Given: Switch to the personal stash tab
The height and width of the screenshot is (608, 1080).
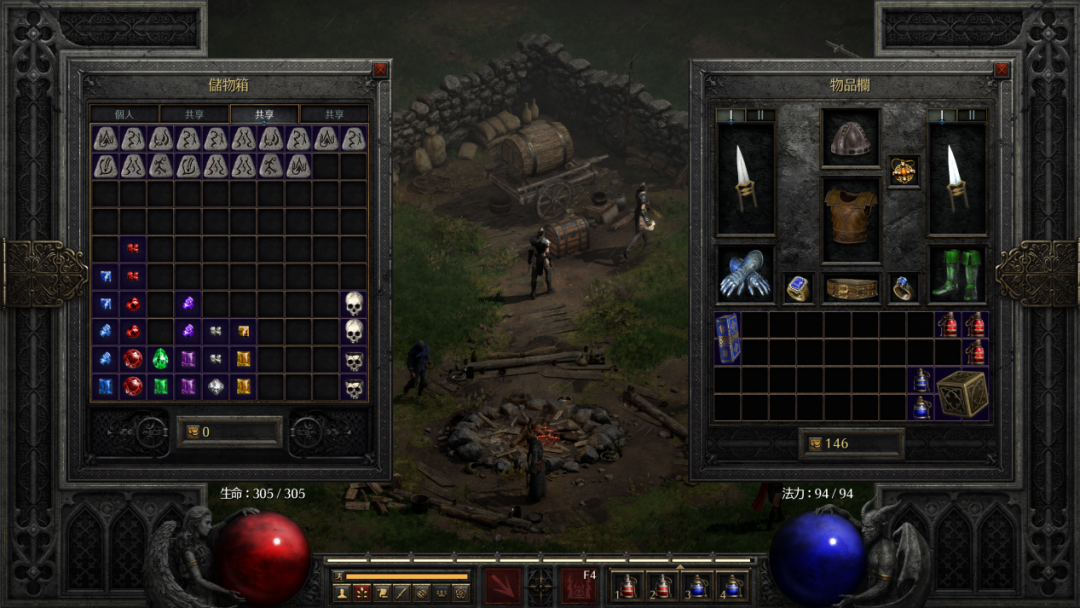Looking at the screenshot, I should coord(124,115).
